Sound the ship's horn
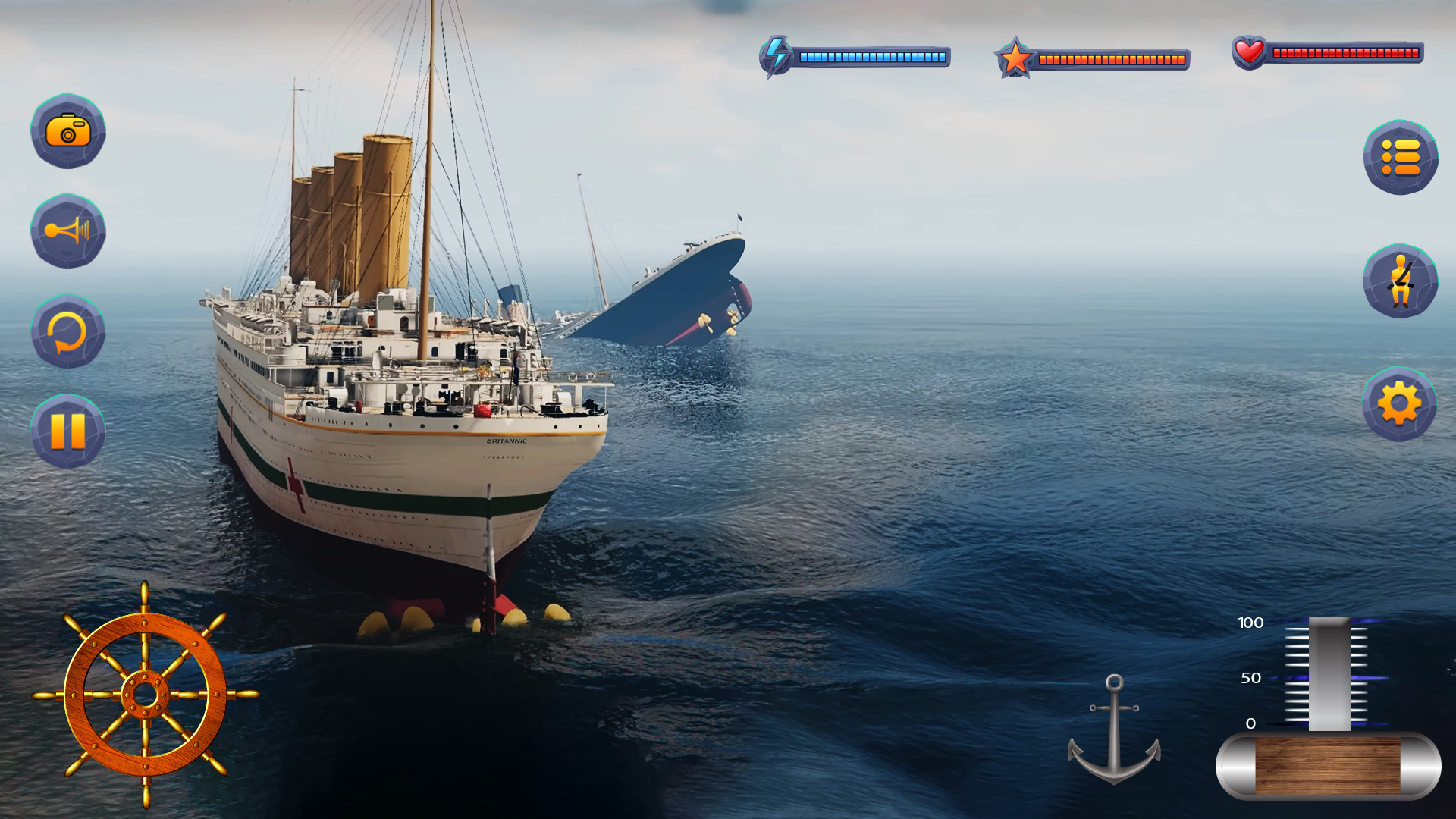 pyautogui.click(x=68, y=231)
